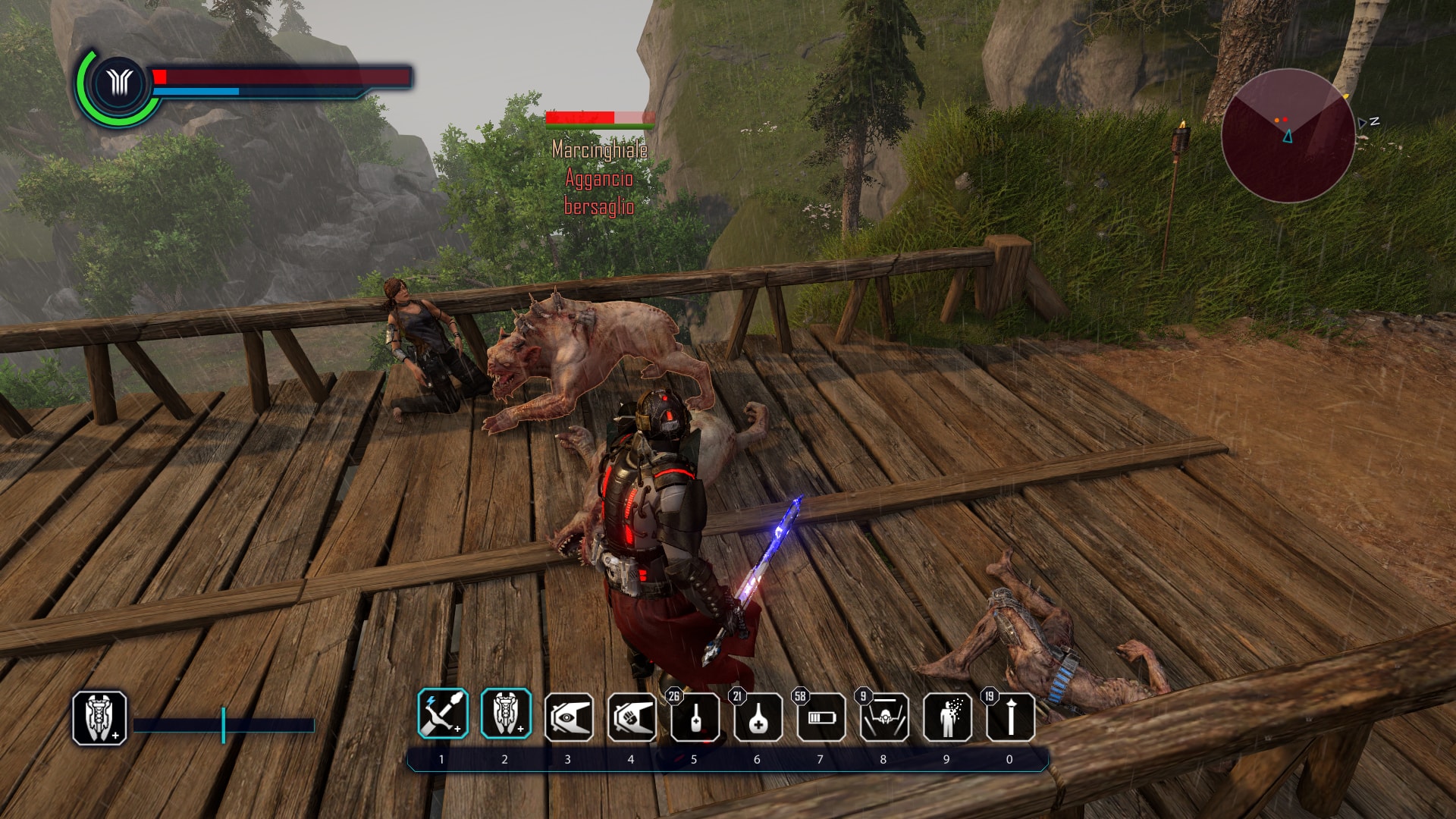This screenshot has width=1456, height=819.
Task: Use the eye-marked gauntlet ability
Action: click(569, 717)
